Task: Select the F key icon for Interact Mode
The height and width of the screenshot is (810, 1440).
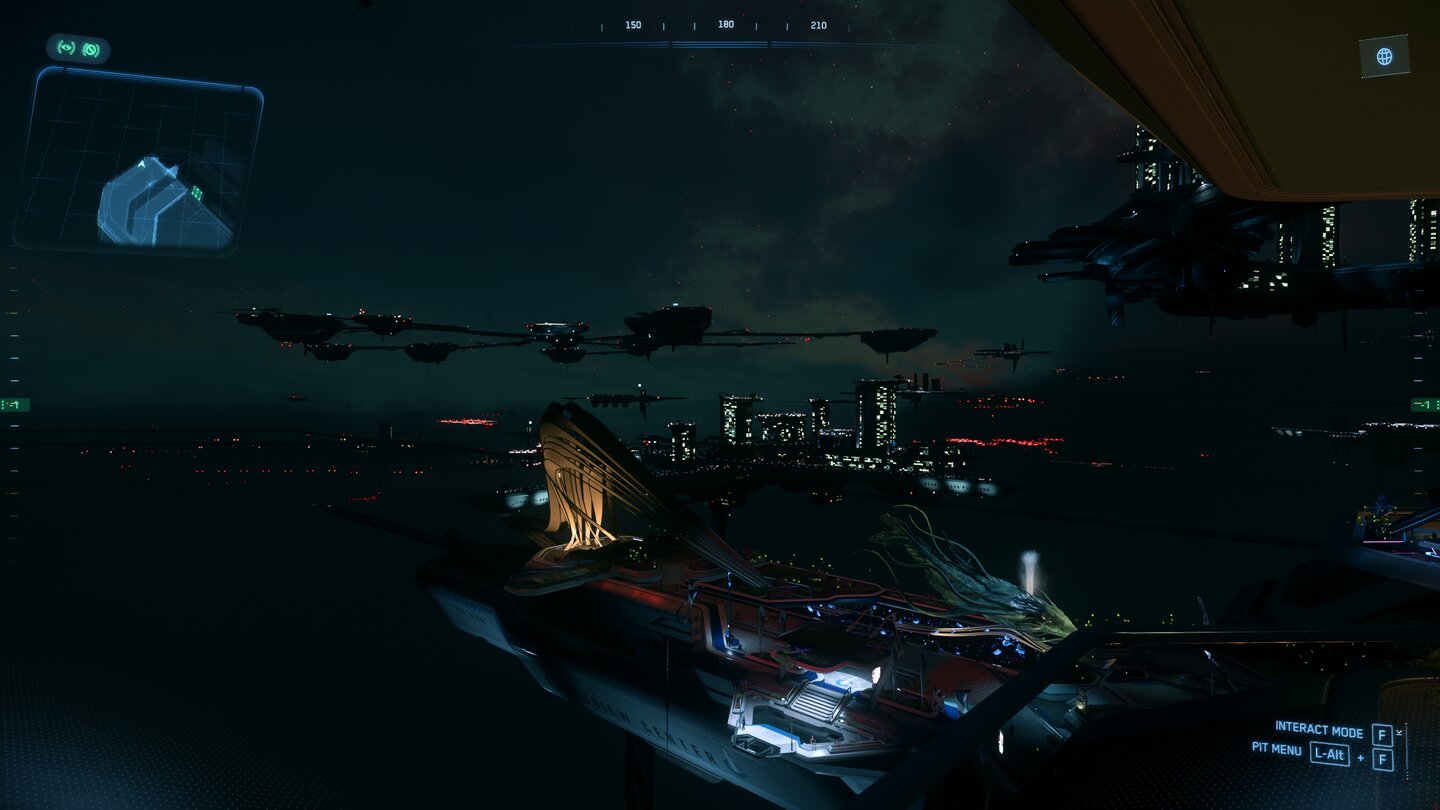Action: [1382, 733]
